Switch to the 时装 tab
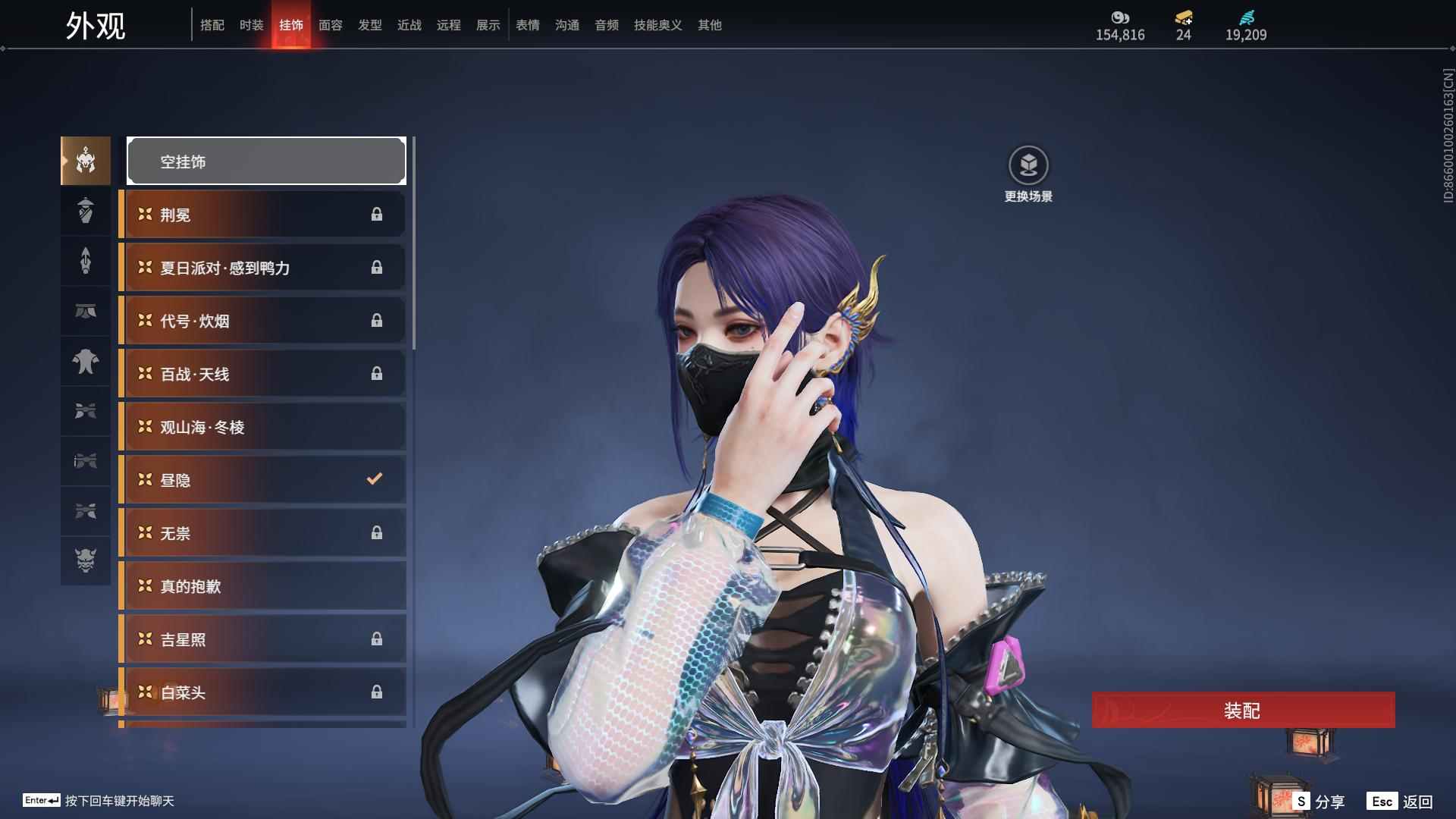Viewport: 1456px width, 819px height. point(251,25)
